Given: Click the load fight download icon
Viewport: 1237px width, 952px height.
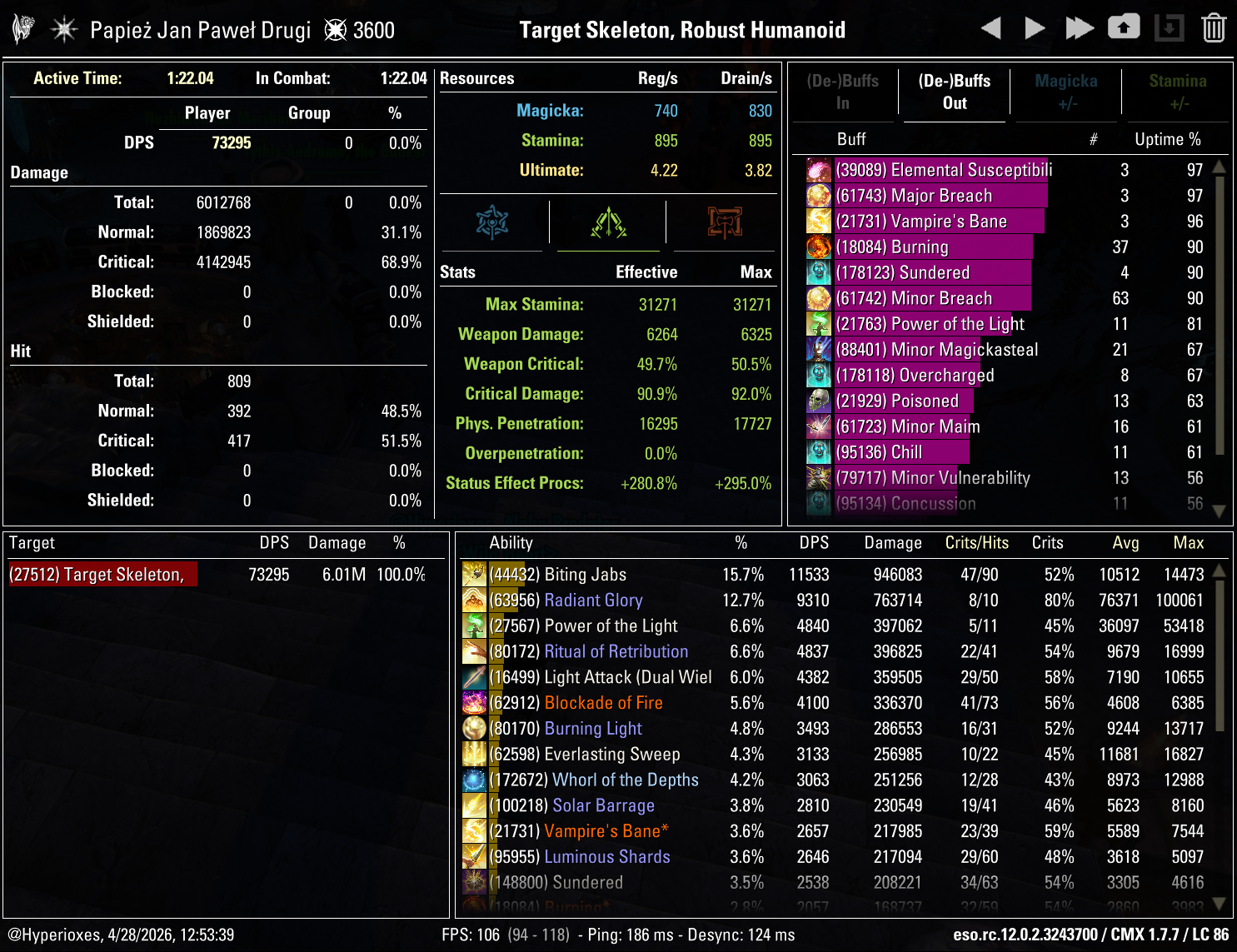Looking at the screenshot, I should point(1170,27).
